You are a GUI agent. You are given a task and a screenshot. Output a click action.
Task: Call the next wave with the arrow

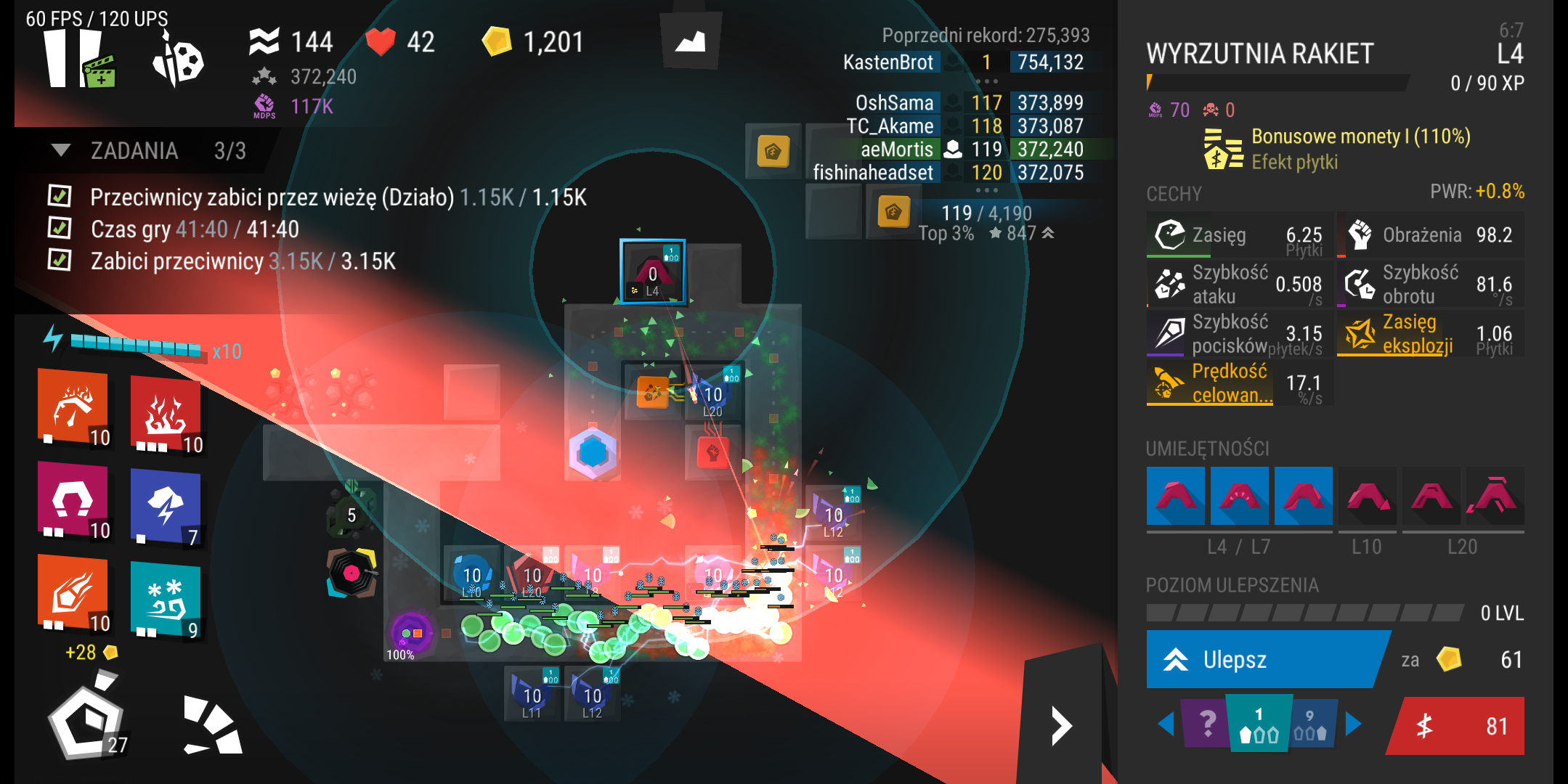(x=1061, y=726)
